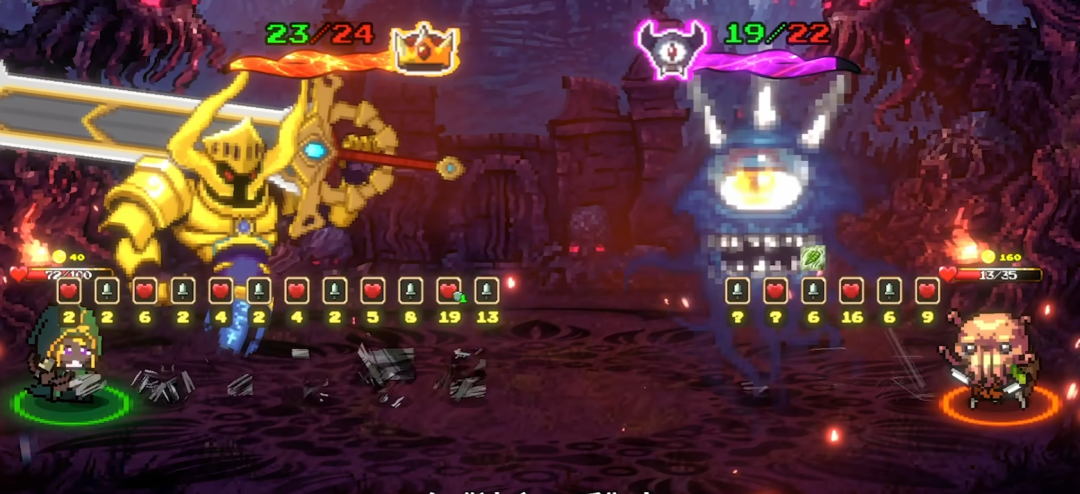Select the golden crown icon
Screen dimensions: 1080x494
pyautogui.click(x=425, y=45)
